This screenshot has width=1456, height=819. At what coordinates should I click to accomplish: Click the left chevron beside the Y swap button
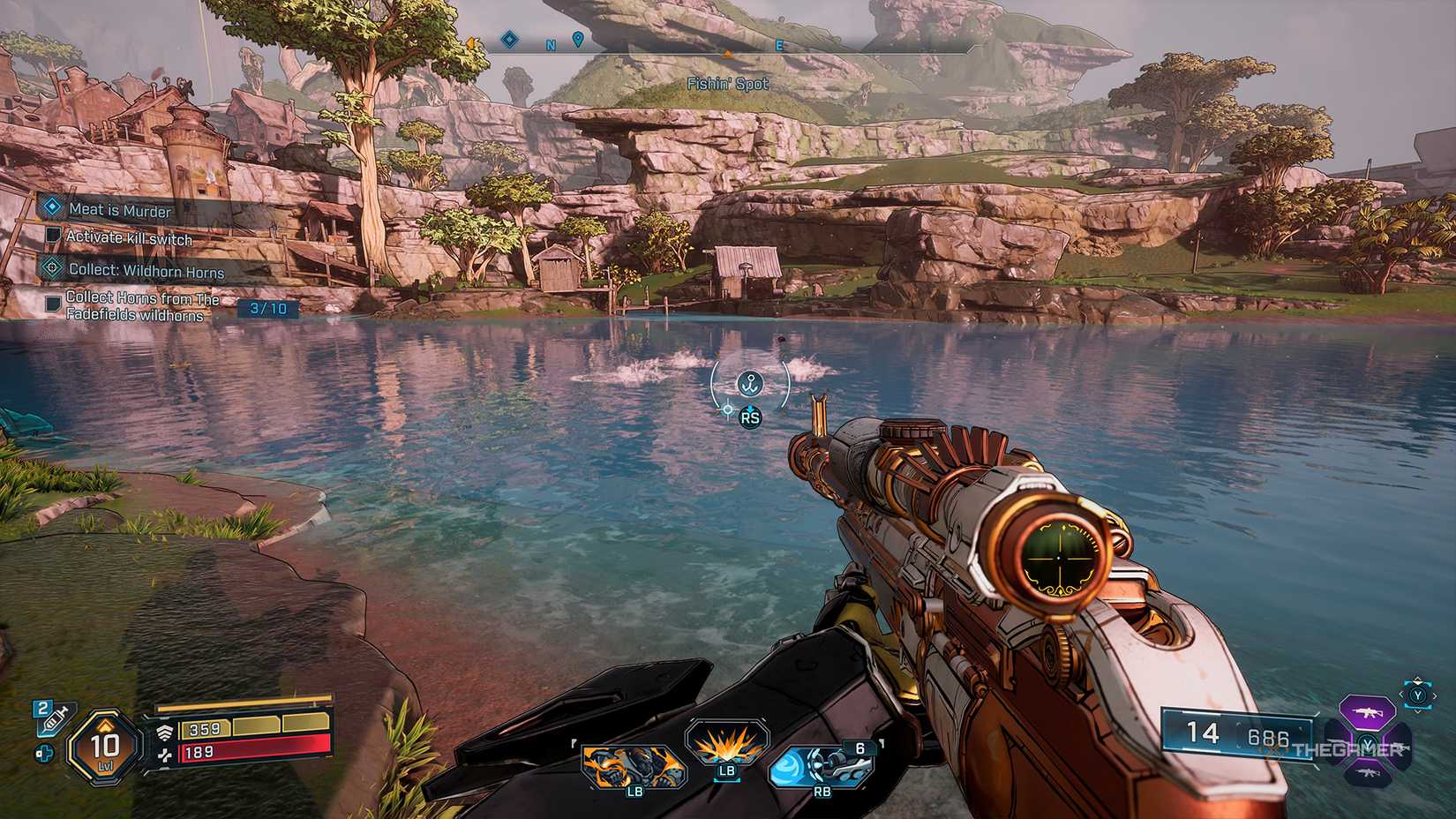click(1401, 694)
